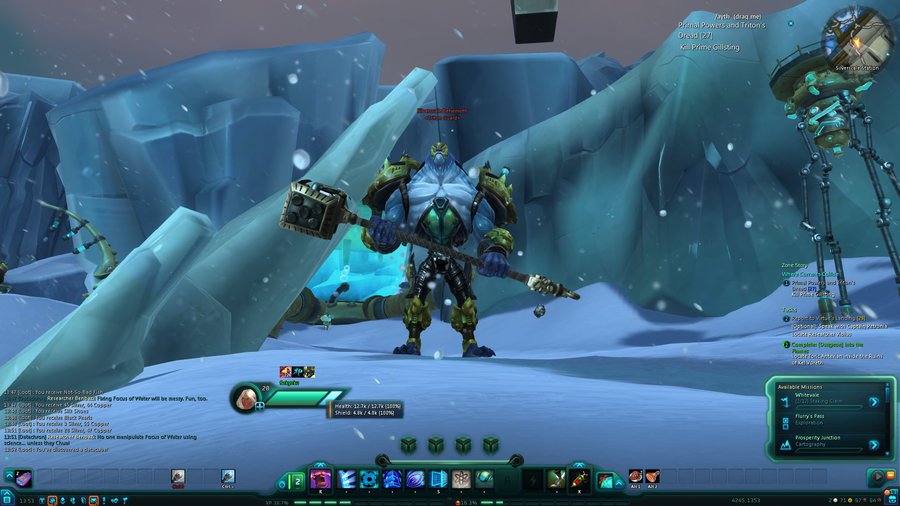Screen dimensions: 900x506
Task: Click the player character portrait
Action: [x=245, y=398]
